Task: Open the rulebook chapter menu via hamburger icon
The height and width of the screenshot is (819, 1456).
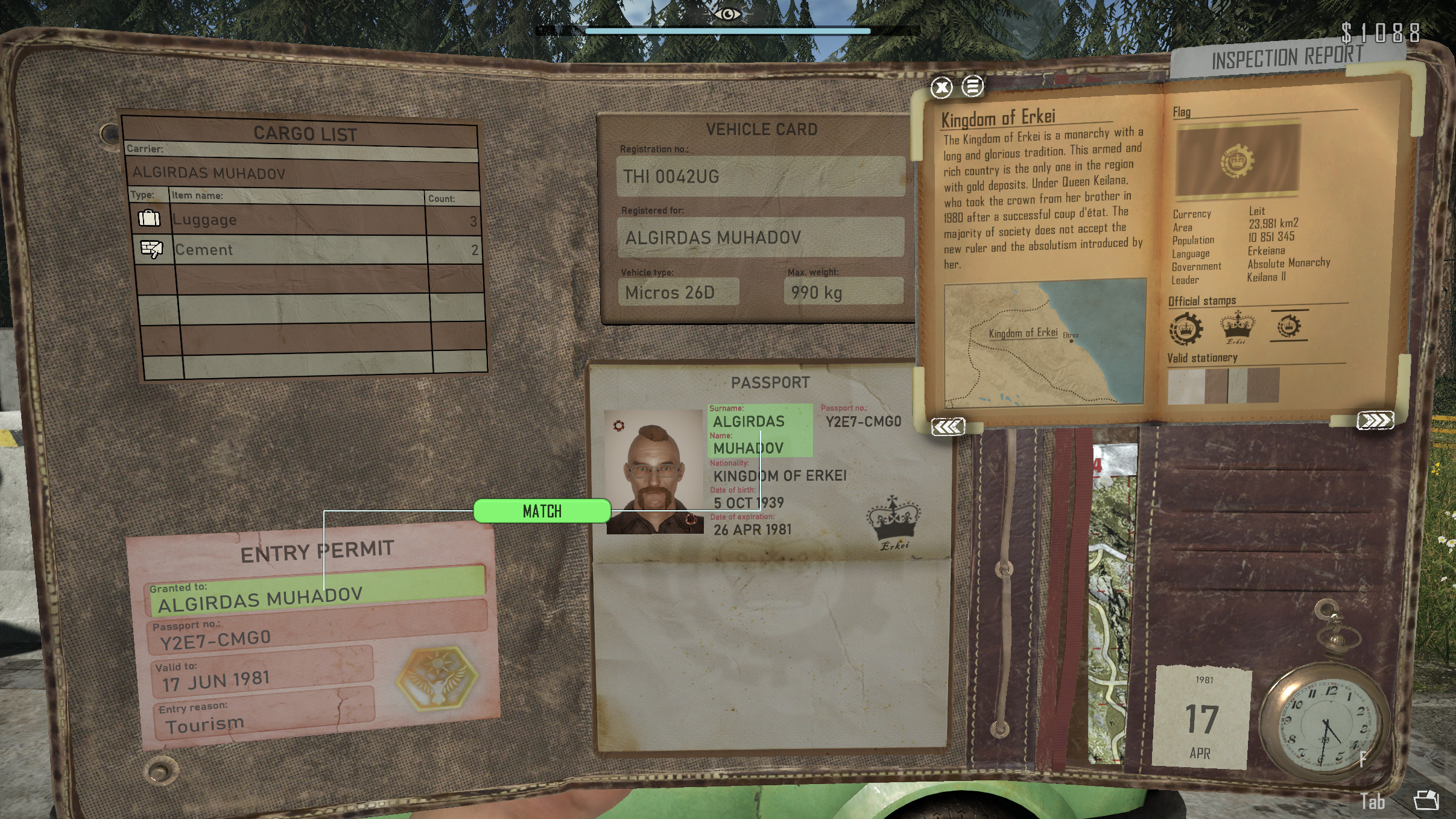Action: (972, 86)
